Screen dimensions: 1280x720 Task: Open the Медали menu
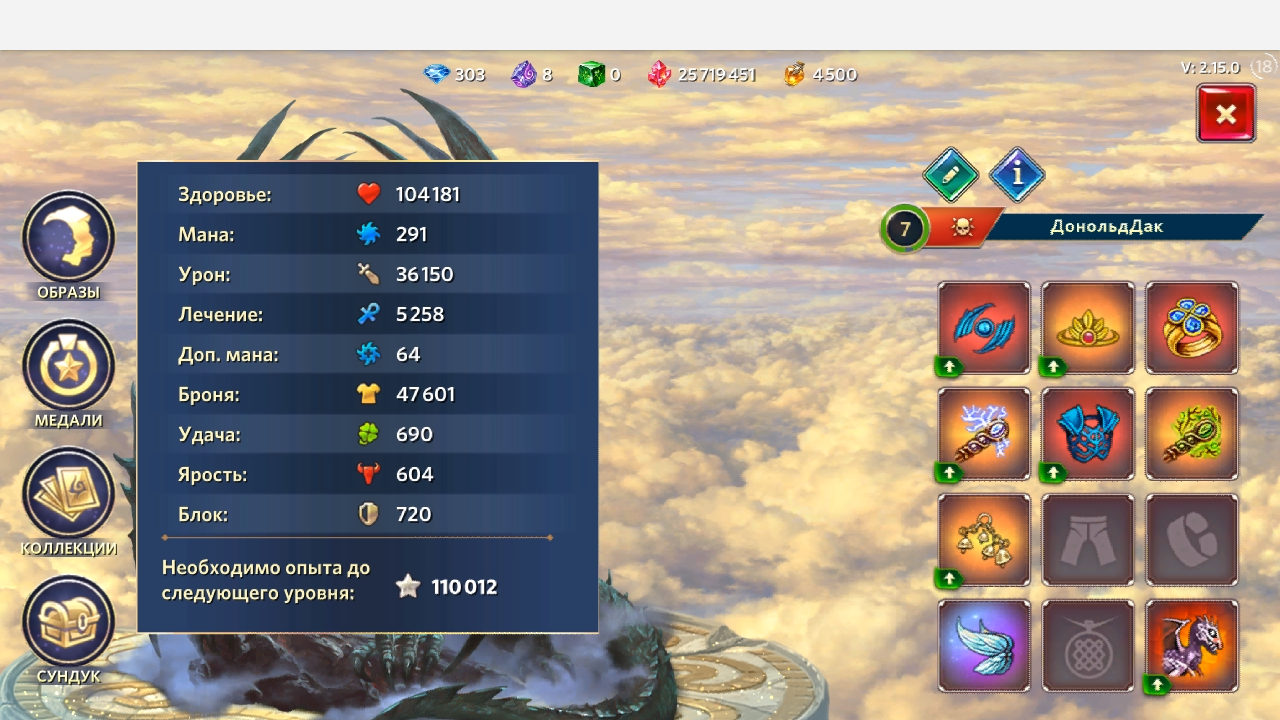pyautogui.click(x=69, y=366)
